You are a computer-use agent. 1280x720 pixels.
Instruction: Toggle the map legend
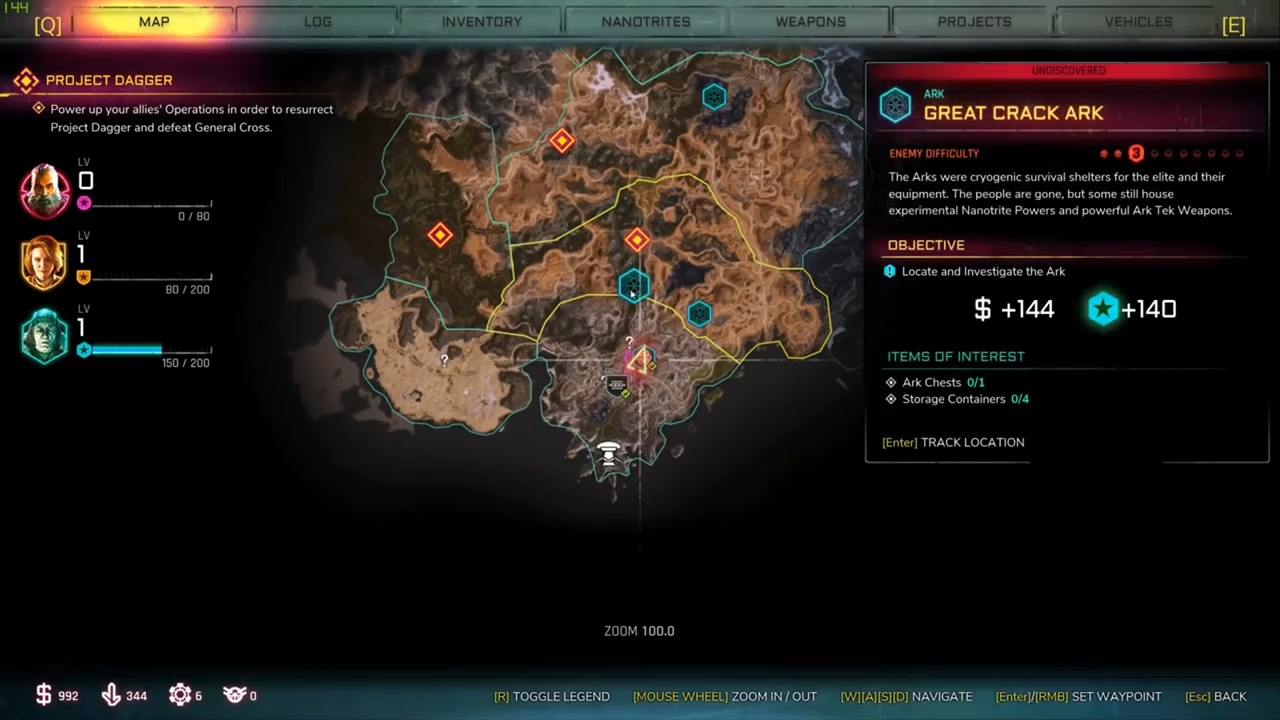click(551, 696)
